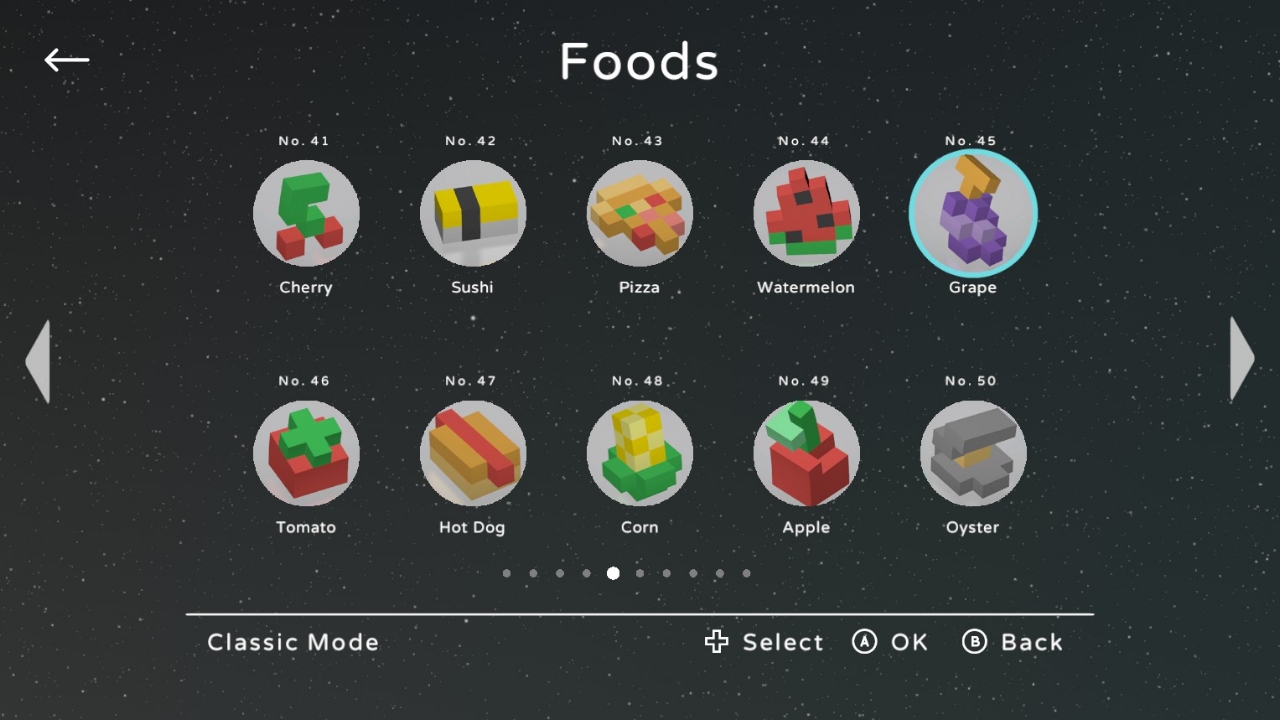1280x720 pixels.
Task: Jump to the first page dot
Action: [507, 573]
